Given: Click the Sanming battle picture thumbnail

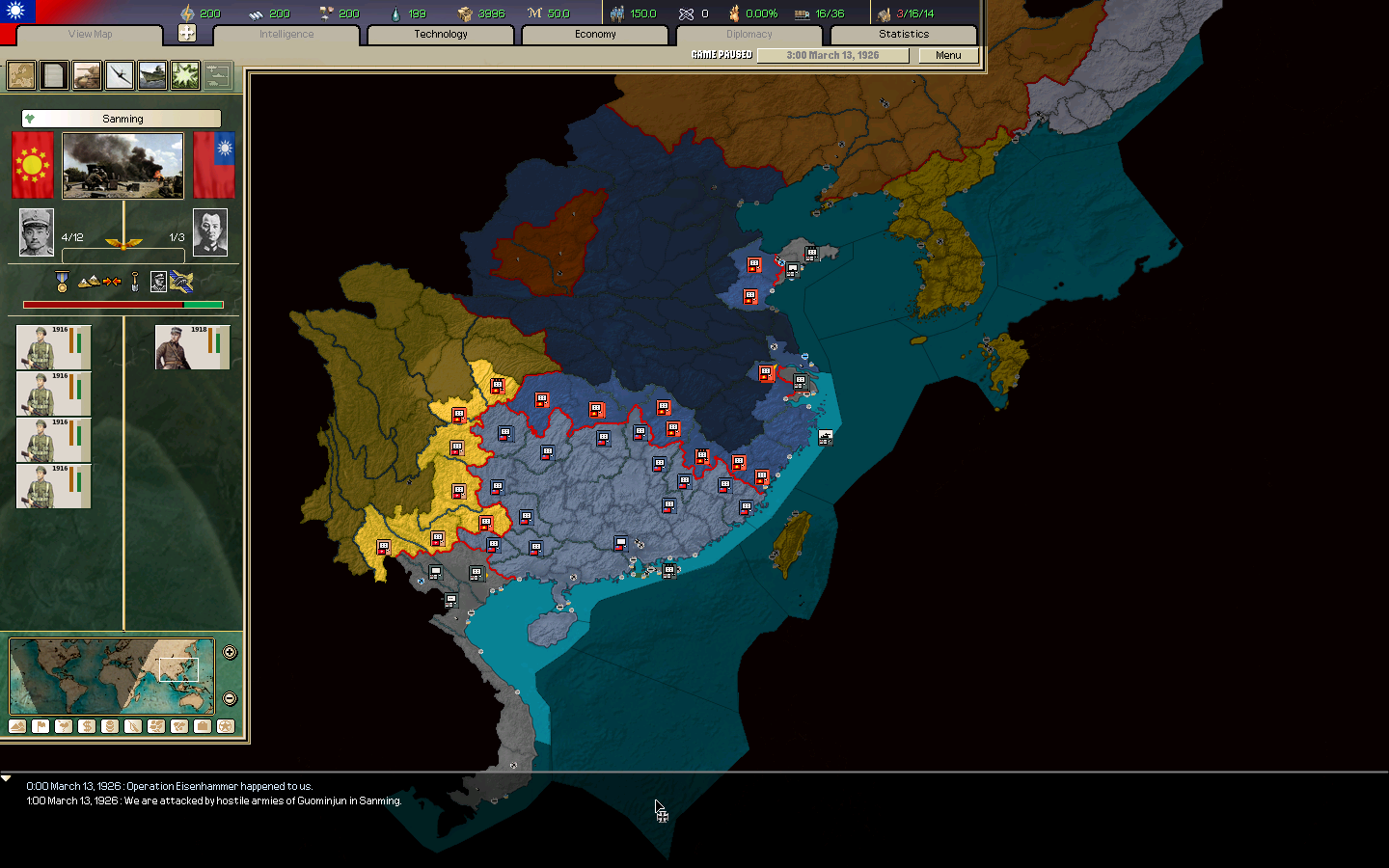Looking at the screenshot, I should pos(122,165).
